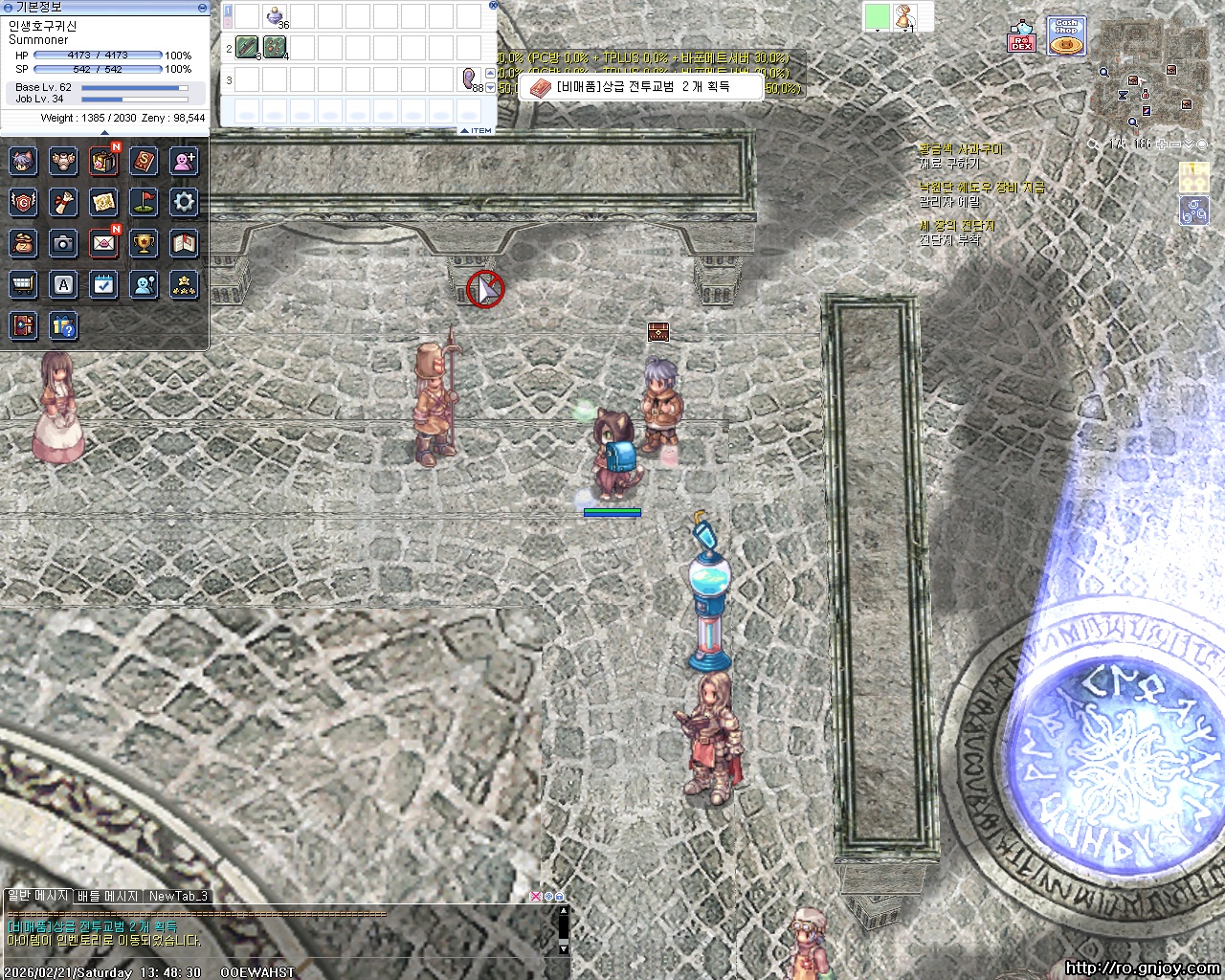Switch to the 배틀 메시지 chat tab
This screenshot has height=980, width=1225.
tap(108, 897)
